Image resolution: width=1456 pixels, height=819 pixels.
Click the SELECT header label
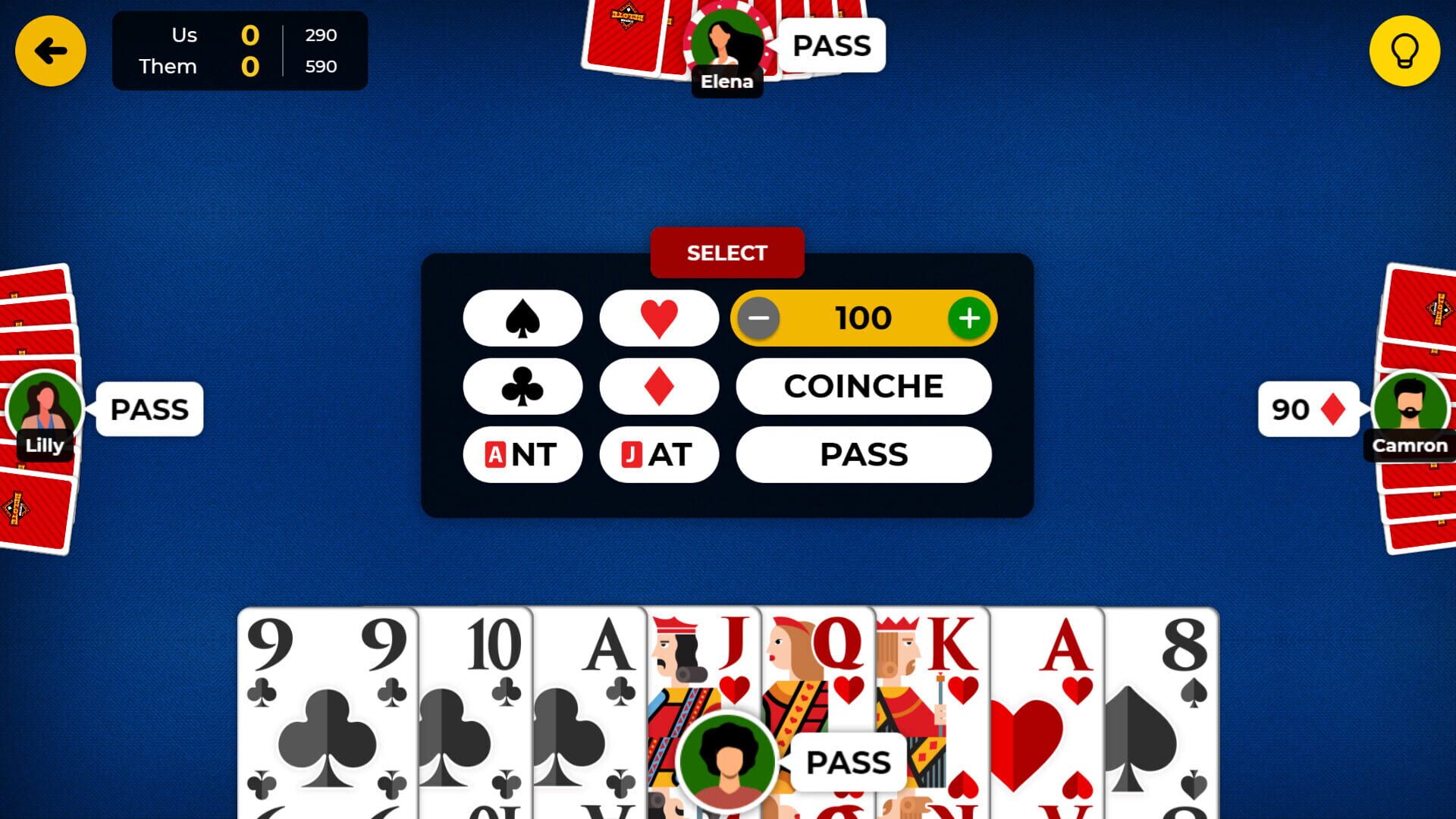(x=727, y=253)
